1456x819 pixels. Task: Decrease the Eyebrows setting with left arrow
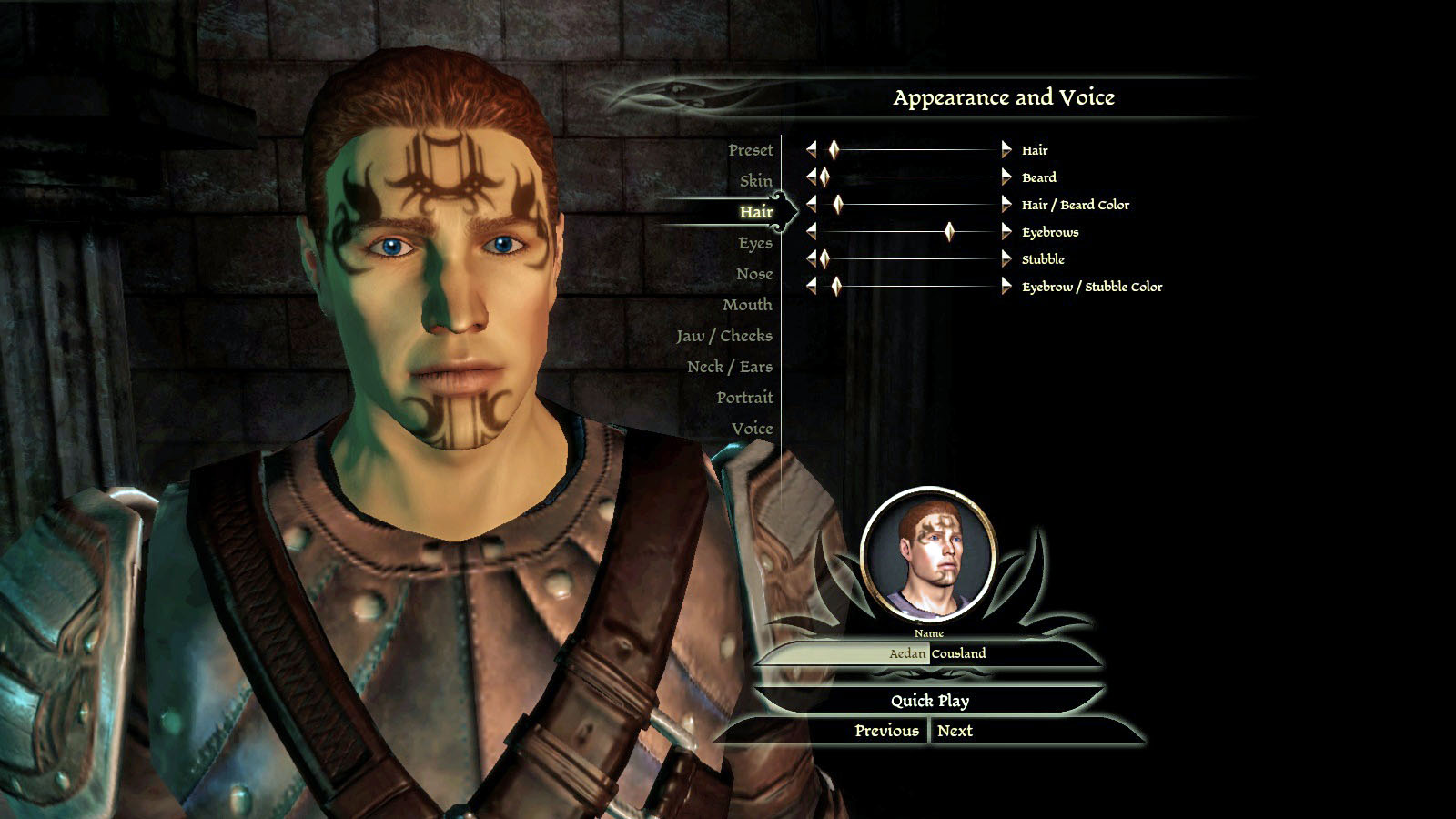tap(812, 232)
